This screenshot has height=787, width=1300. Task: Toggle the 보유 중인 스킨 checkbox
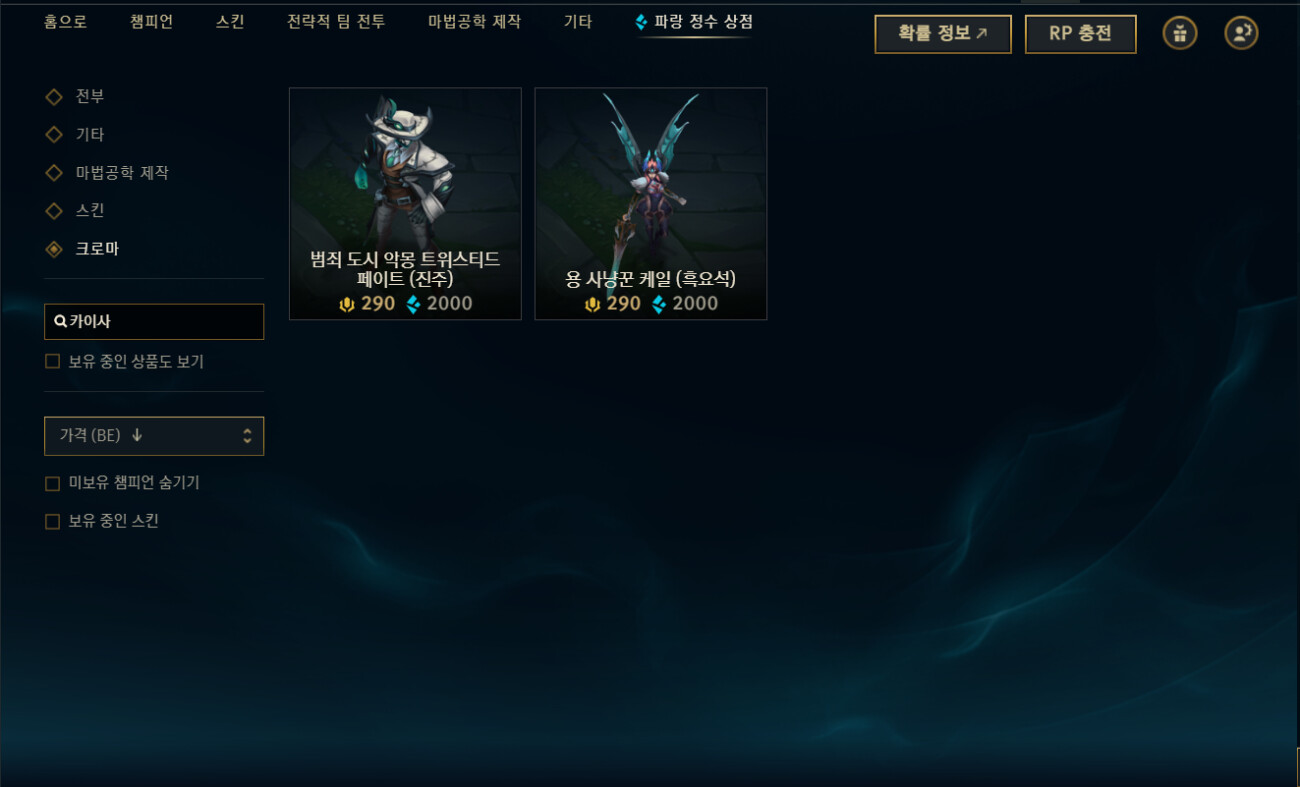[52, 521]
